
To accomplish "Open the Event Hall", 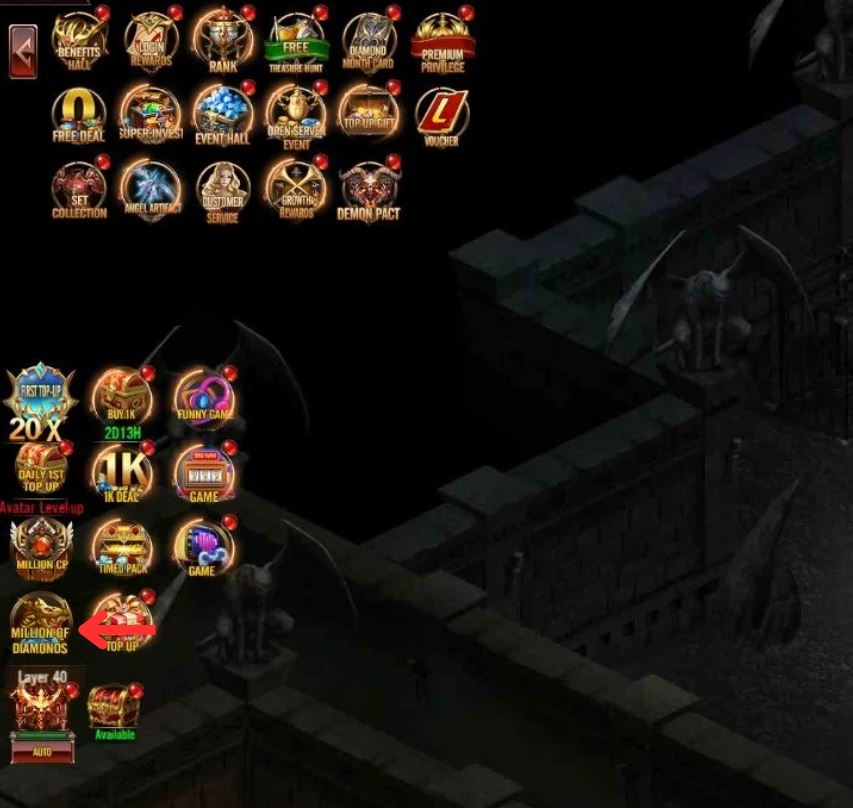I will [223, 116].
